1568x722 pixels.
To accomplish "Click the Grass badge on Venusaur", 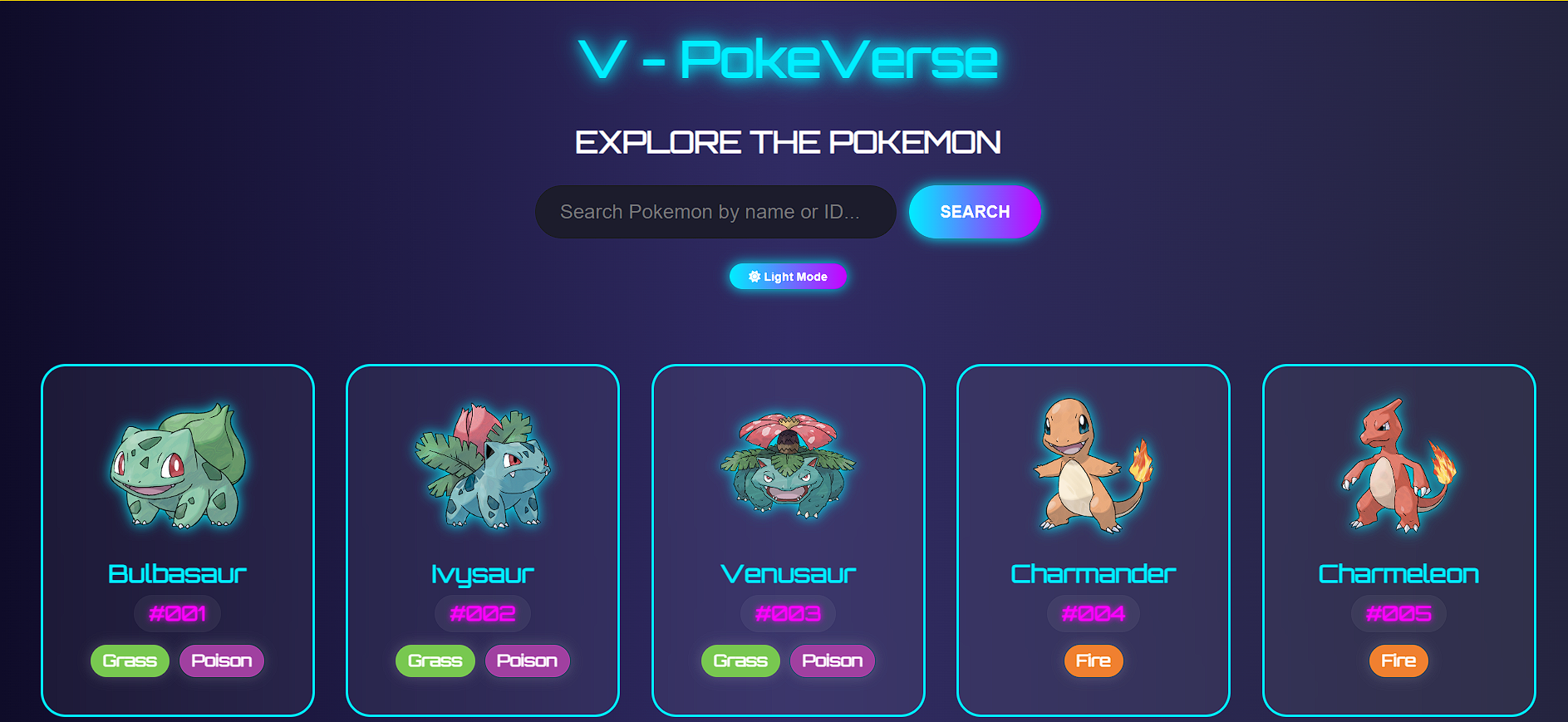I will 740,661.
